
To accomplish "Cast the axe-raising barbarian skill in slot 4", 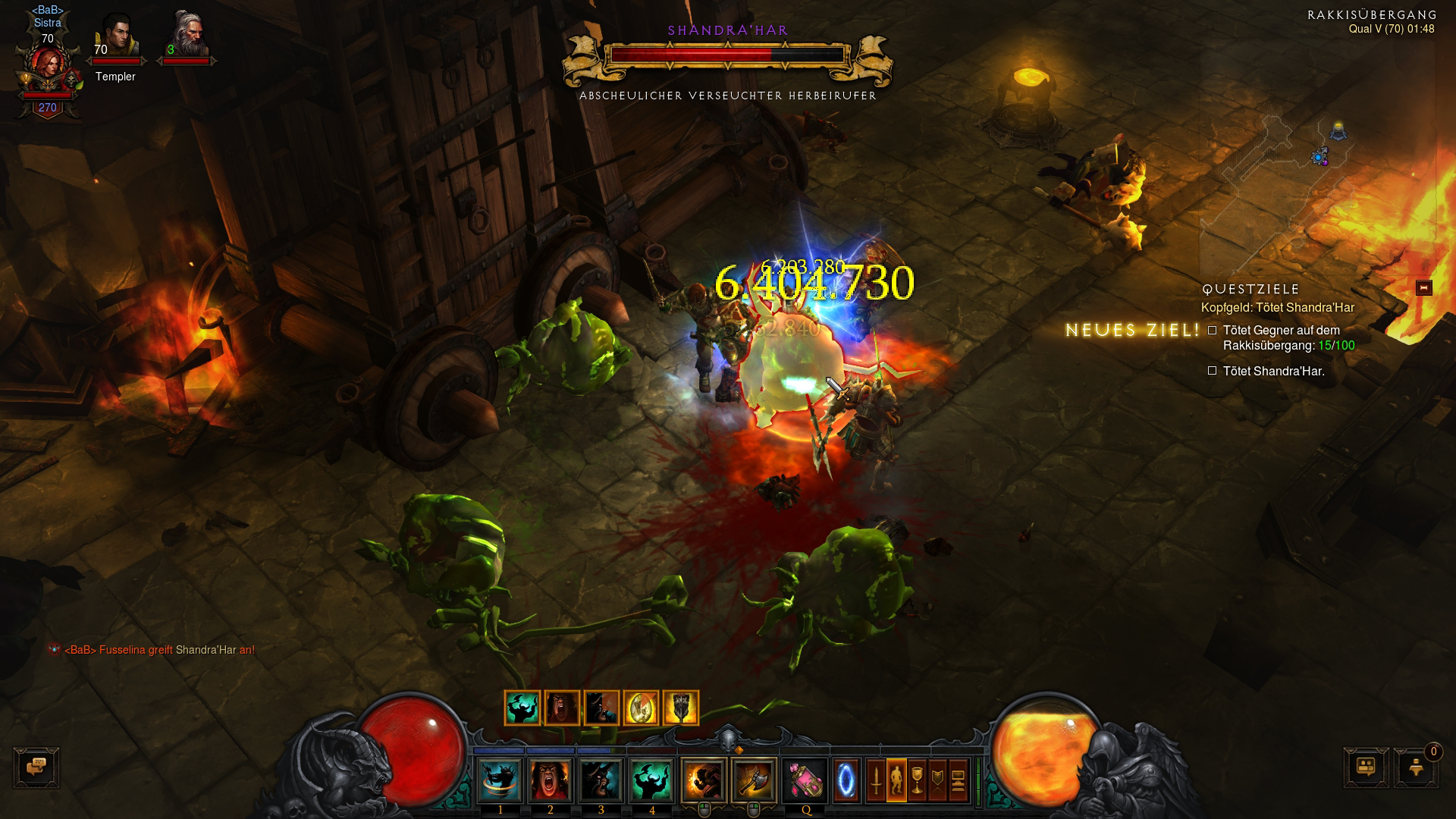I will click(651, 780).
